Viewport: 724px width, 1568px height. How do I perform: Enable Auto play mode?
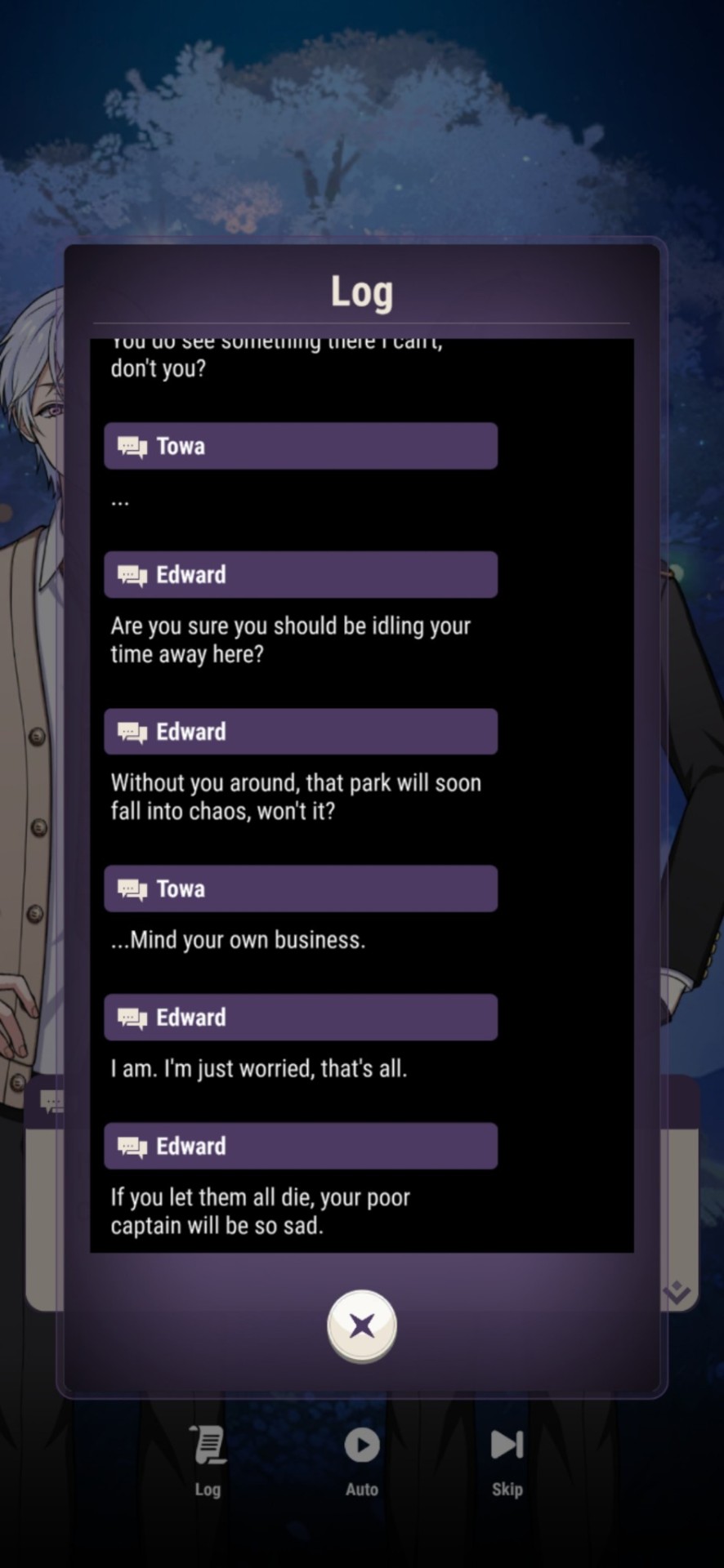click(362, 1460)
